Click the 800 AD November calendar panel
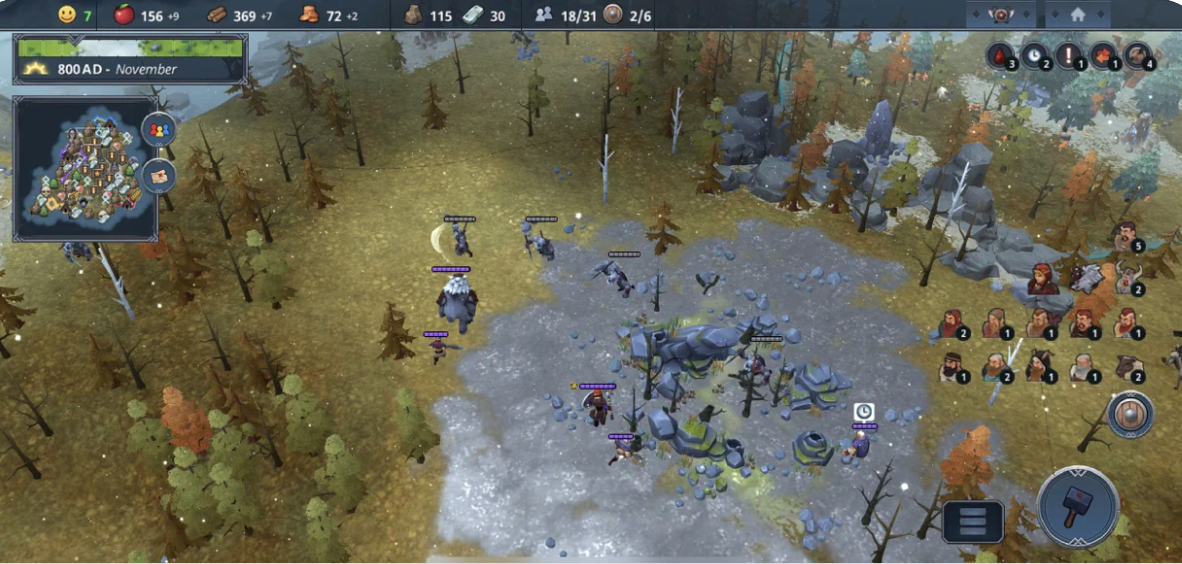1182x564 pixels. [130, 59]
